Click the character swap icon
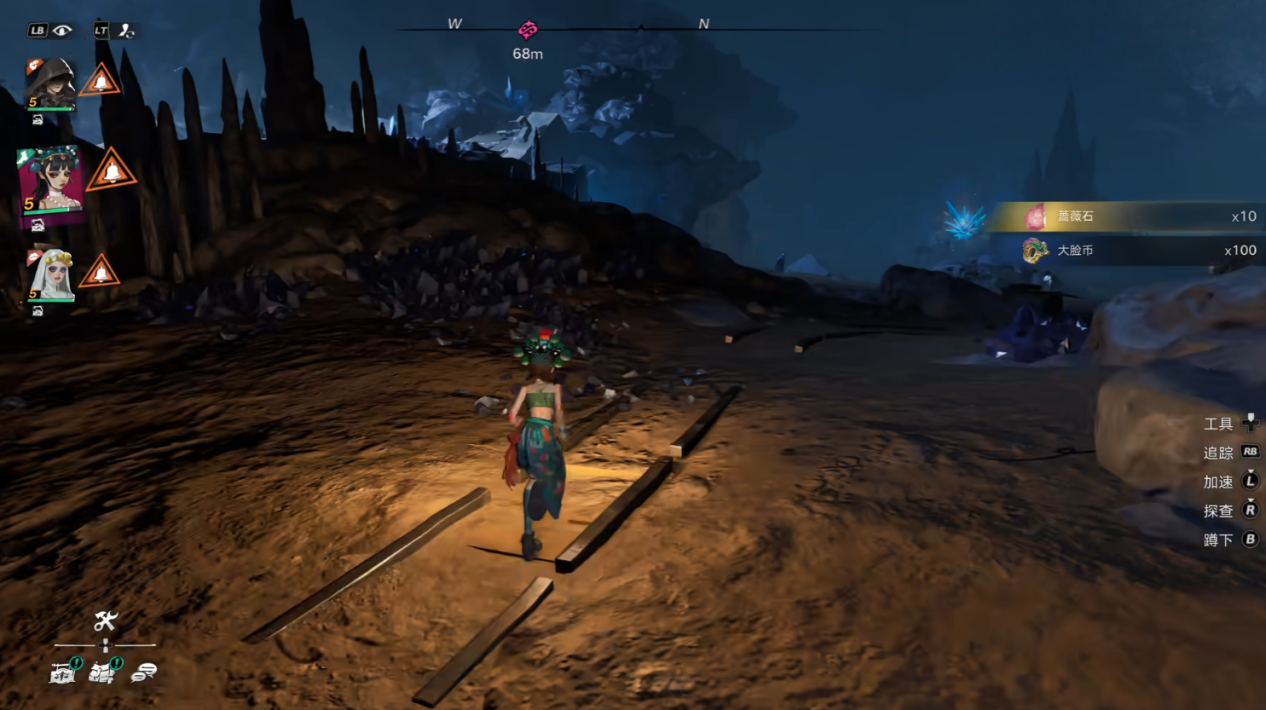Image resolution: width=1266 pixels, height=710 pixels. pyautogui.click(x=126, y=30)
